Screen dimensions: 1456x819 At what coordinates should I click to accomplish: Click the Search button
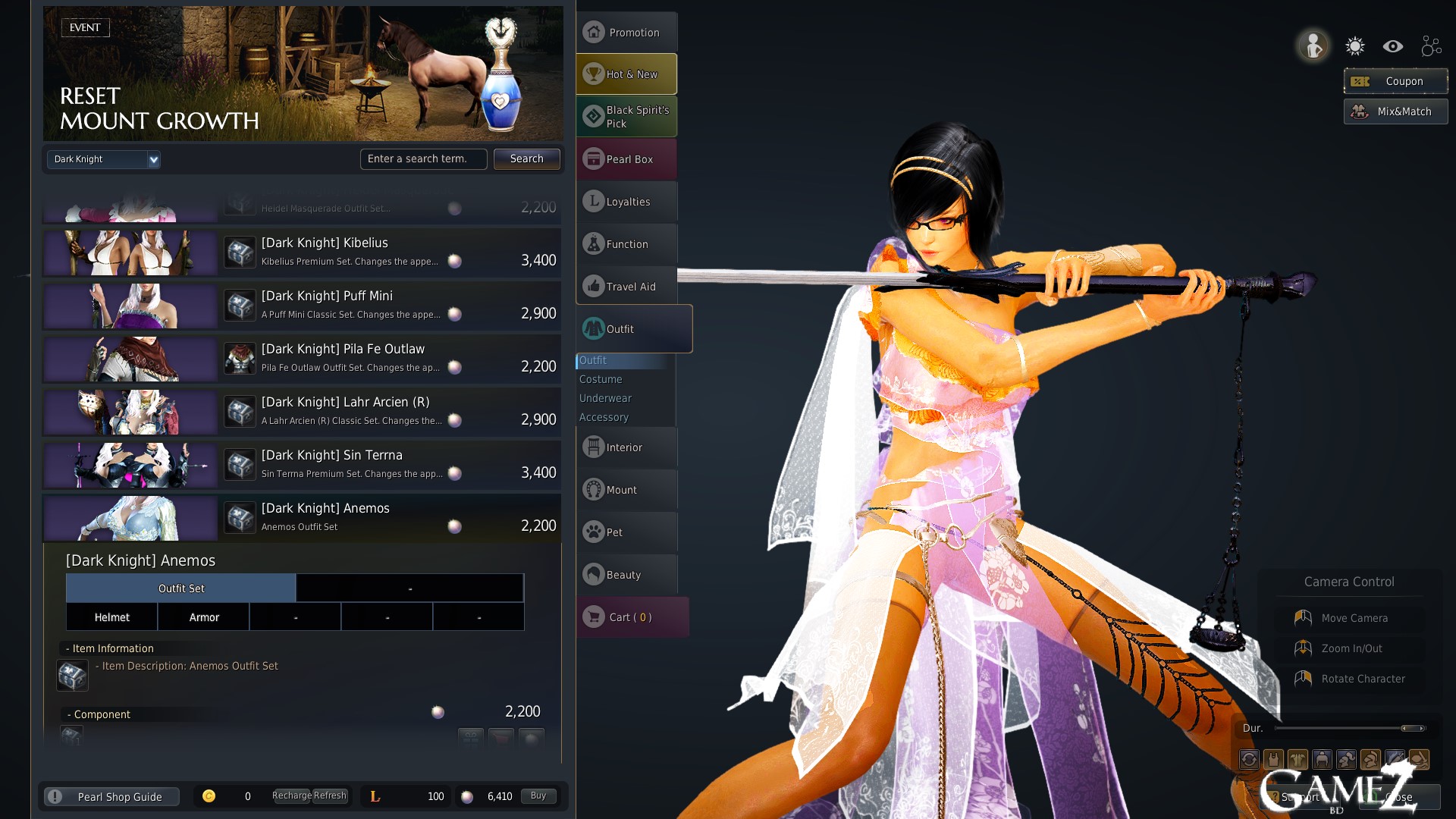(526, 158)
